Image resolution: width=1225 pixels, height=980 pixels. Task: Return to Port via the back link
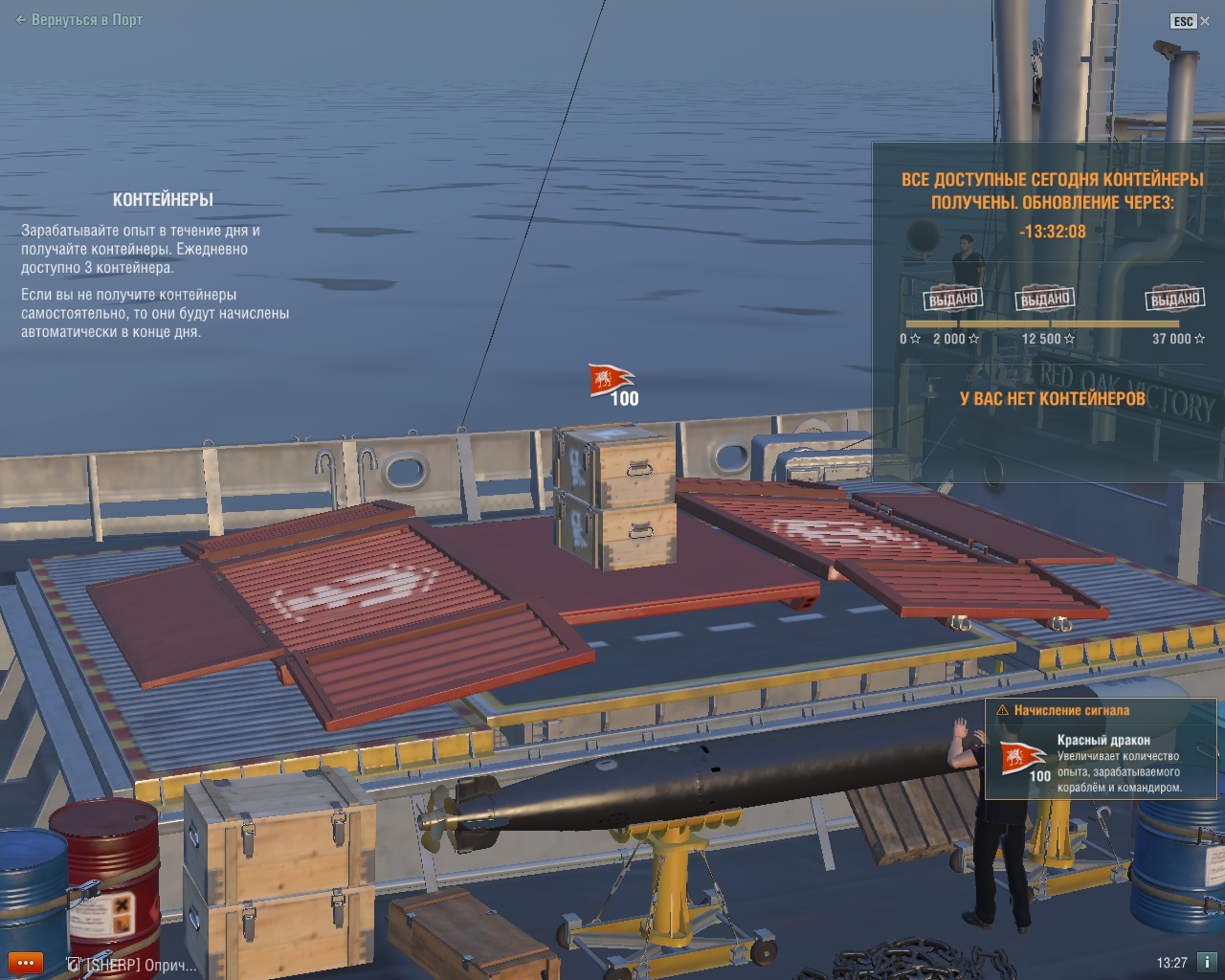(x=79, y=20)
